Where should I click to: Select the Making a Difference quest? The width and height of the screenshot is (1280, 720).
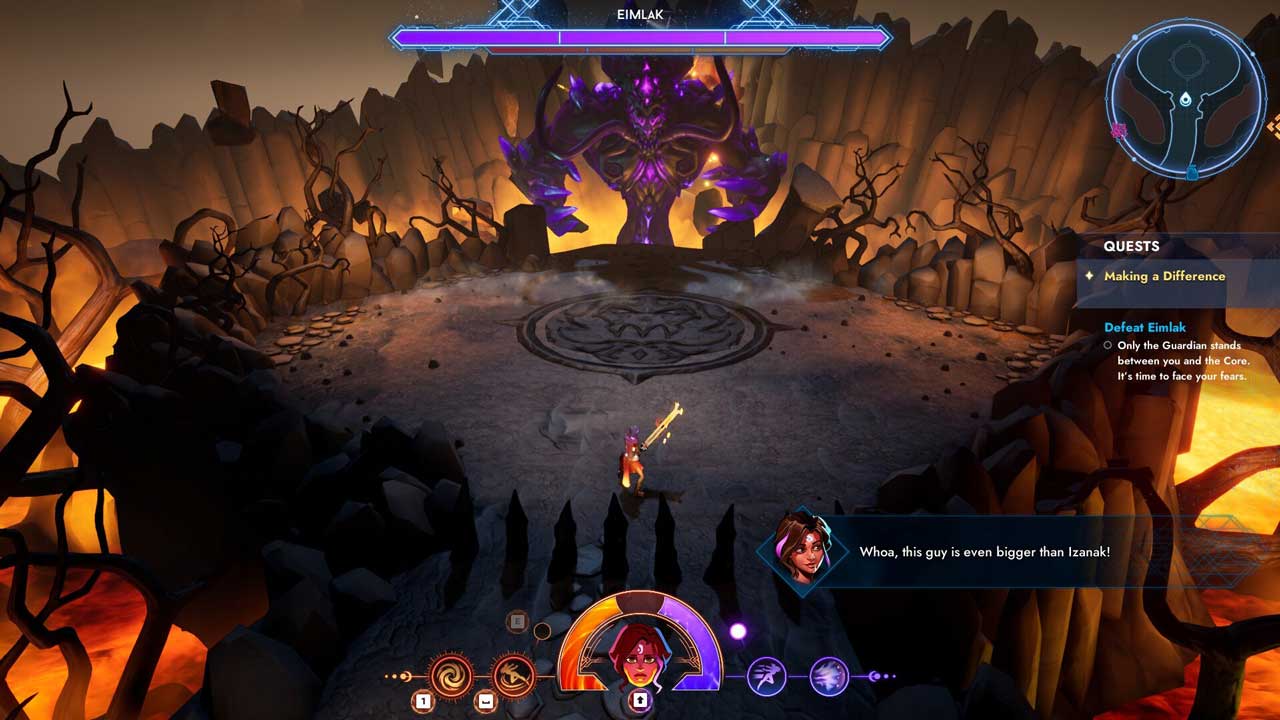pos(1164,276)
